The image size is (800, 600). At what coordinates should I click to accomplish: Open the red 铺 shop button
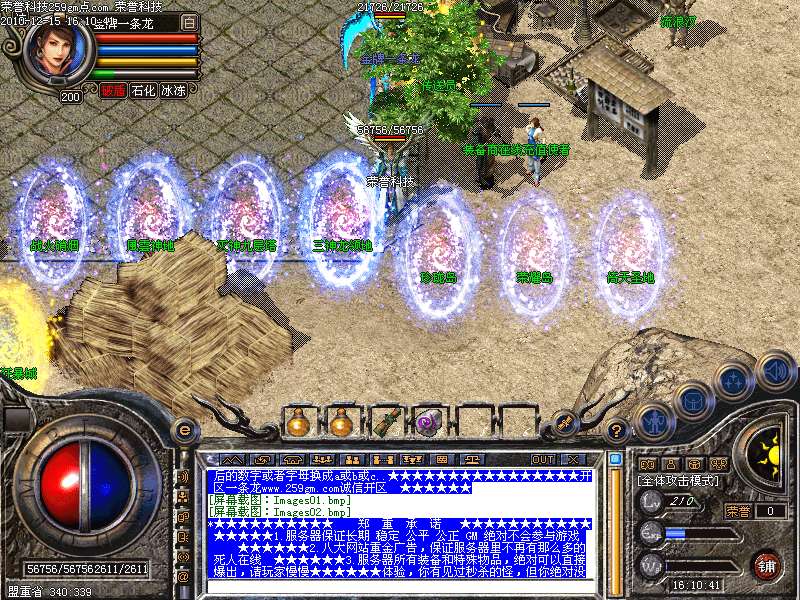766,564
